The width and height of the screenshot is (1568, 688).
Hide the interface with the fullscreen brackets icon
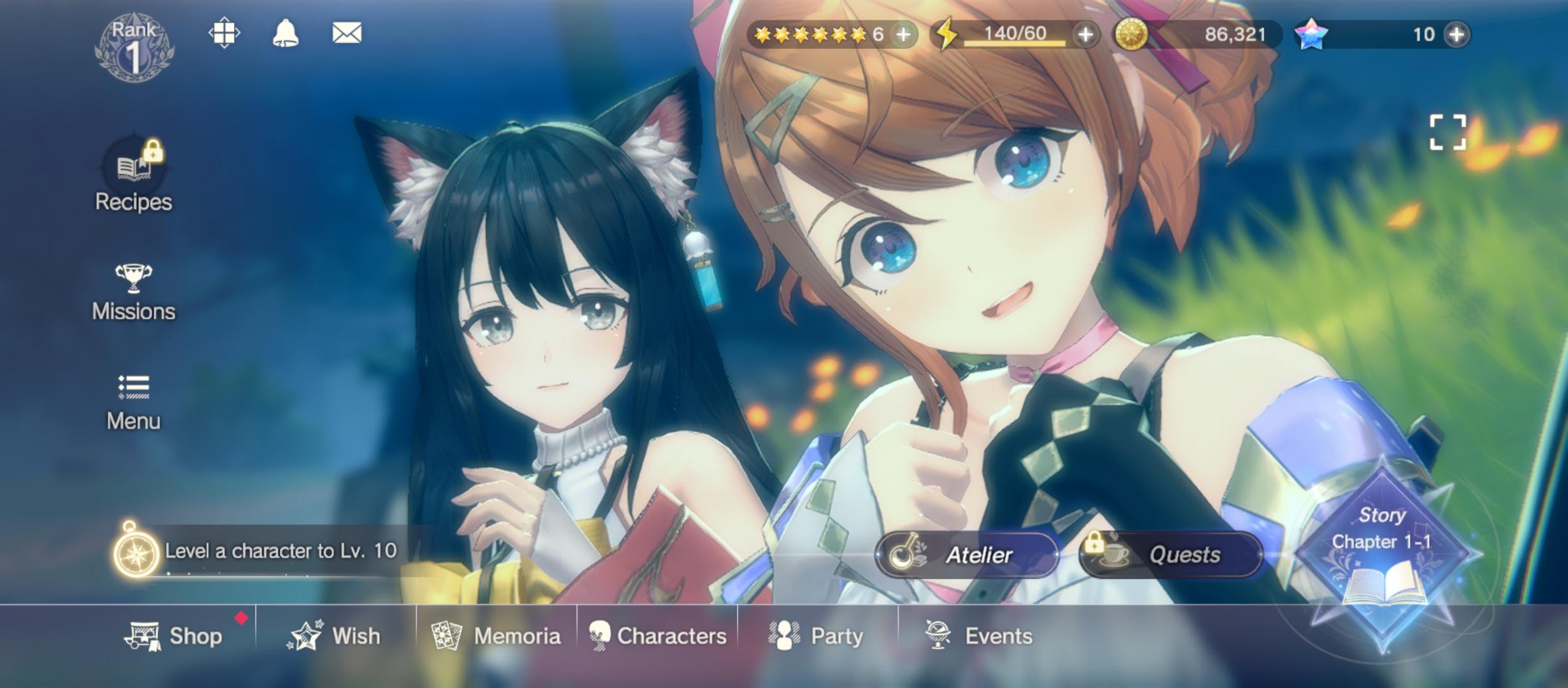click(1448, 133)
